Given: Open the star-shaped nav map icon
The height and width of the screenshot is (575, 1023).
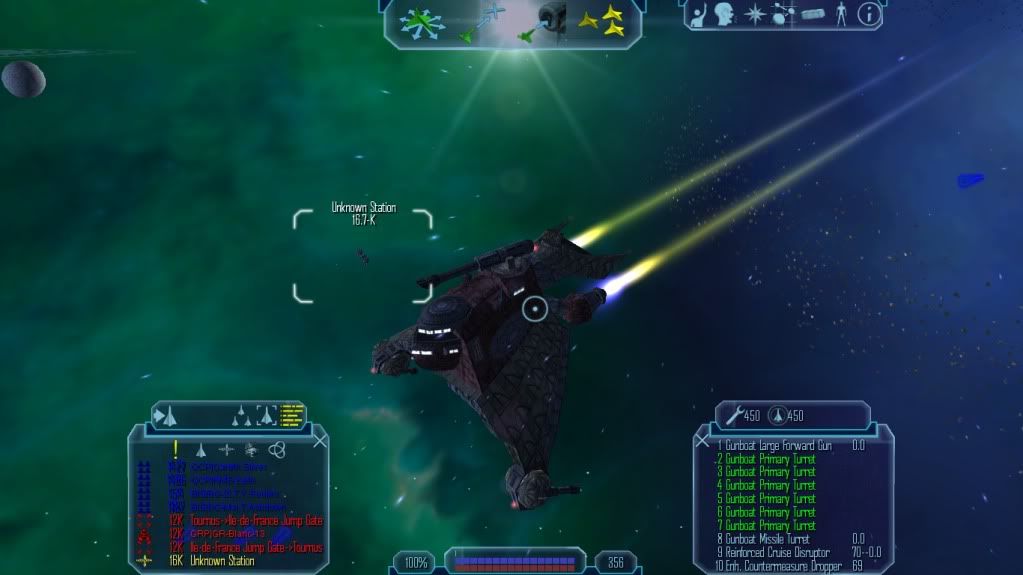Looking at the screenshot, I should tap(753, 14).
